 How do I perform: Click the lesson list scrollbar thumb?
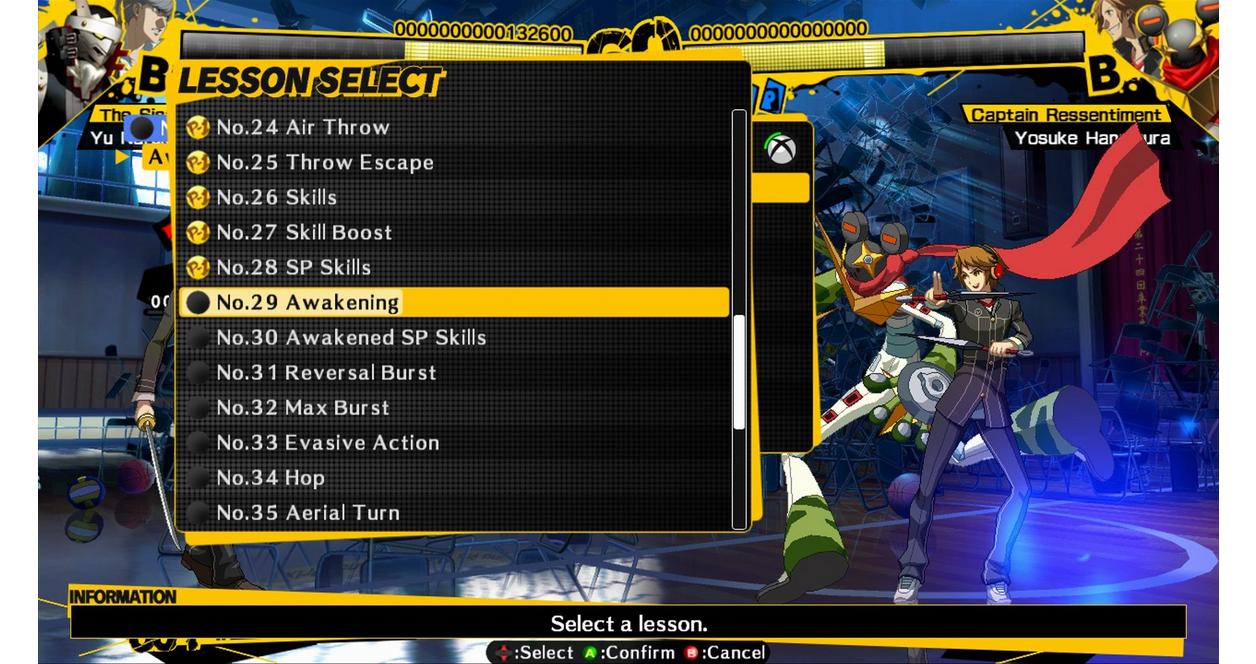pos(739,372)
